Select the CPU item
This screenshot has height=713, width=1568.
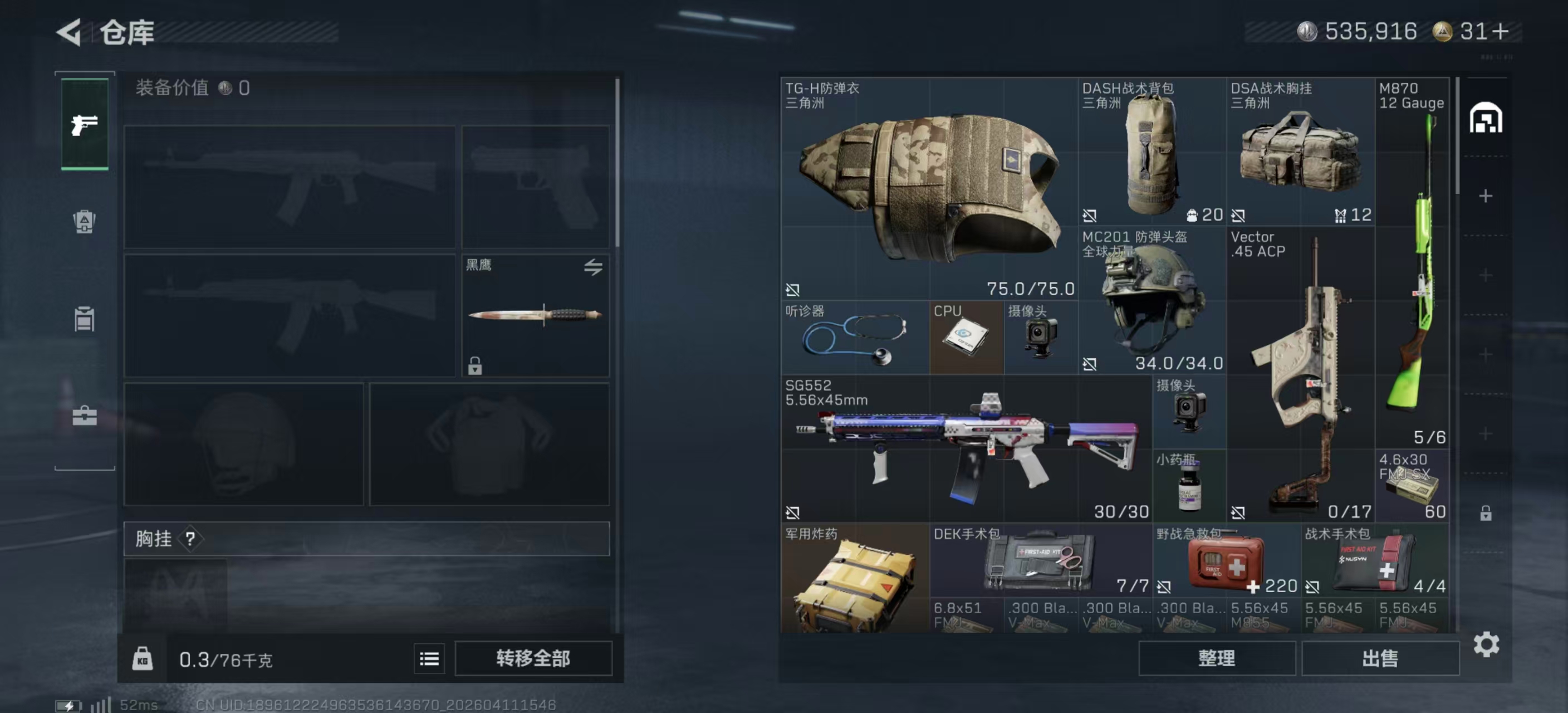click(966, 338)
